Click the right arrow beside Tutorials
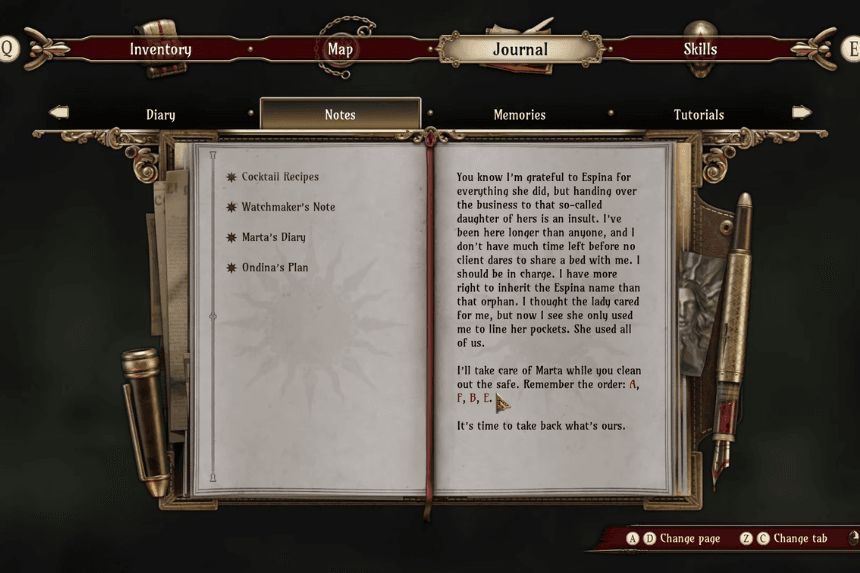Image resolution: width=860 pixels, height=573 pixels. (x=801, y=113)
